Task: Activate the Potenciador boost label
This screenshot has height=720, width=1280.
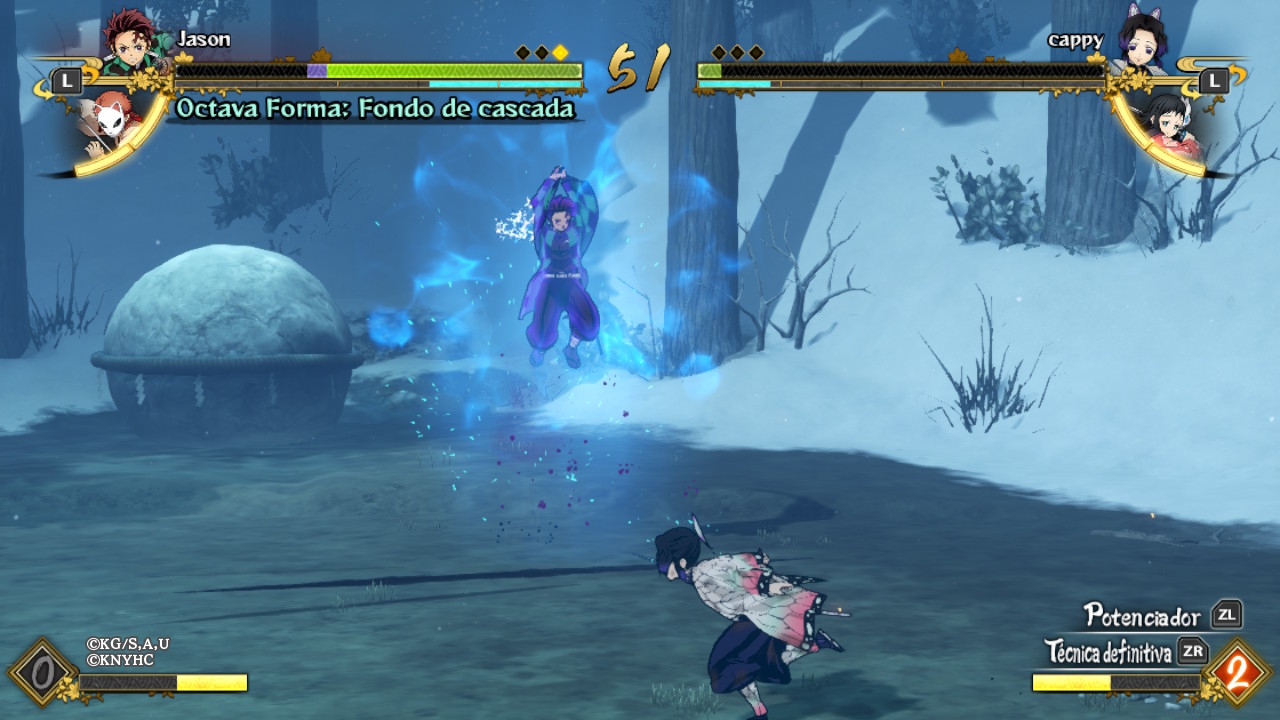Action: [1142, 615]
